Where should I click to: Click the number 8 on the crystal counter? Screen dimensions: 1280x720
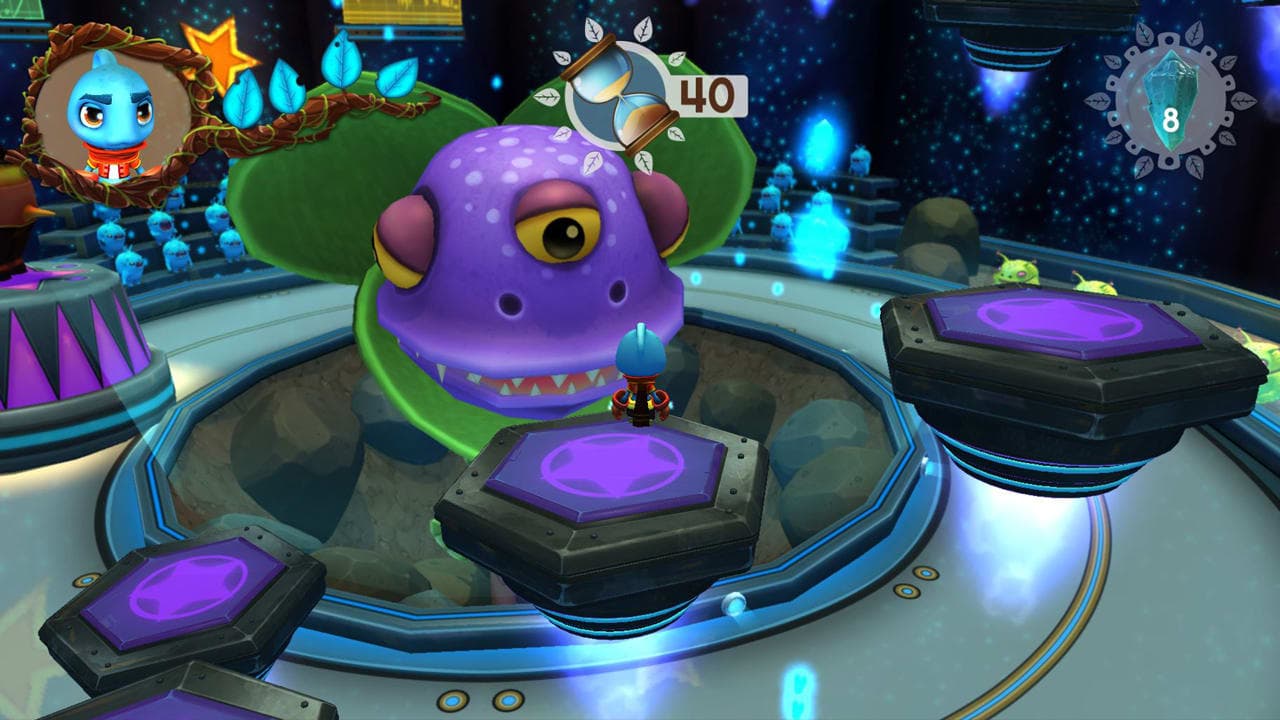coord(1172,118)
